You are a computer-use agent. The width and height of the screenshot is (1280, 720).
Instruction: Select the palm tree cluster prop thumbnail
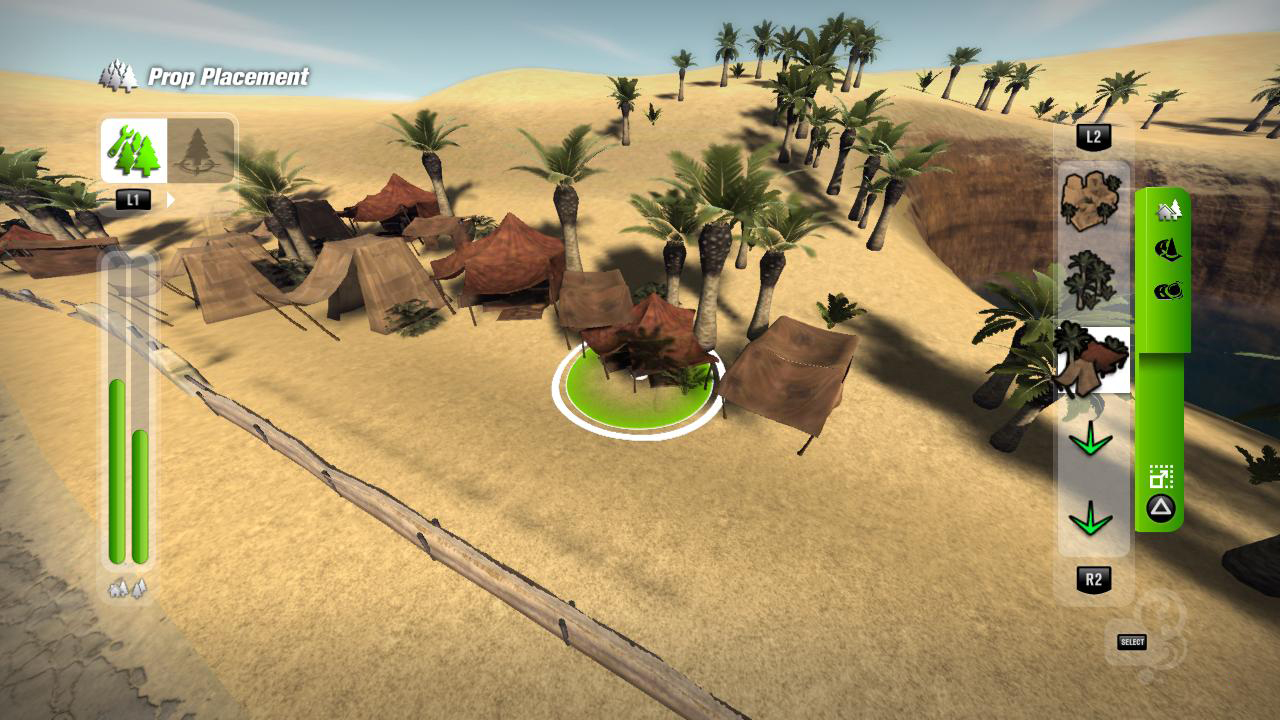[x=1091, y=278]
